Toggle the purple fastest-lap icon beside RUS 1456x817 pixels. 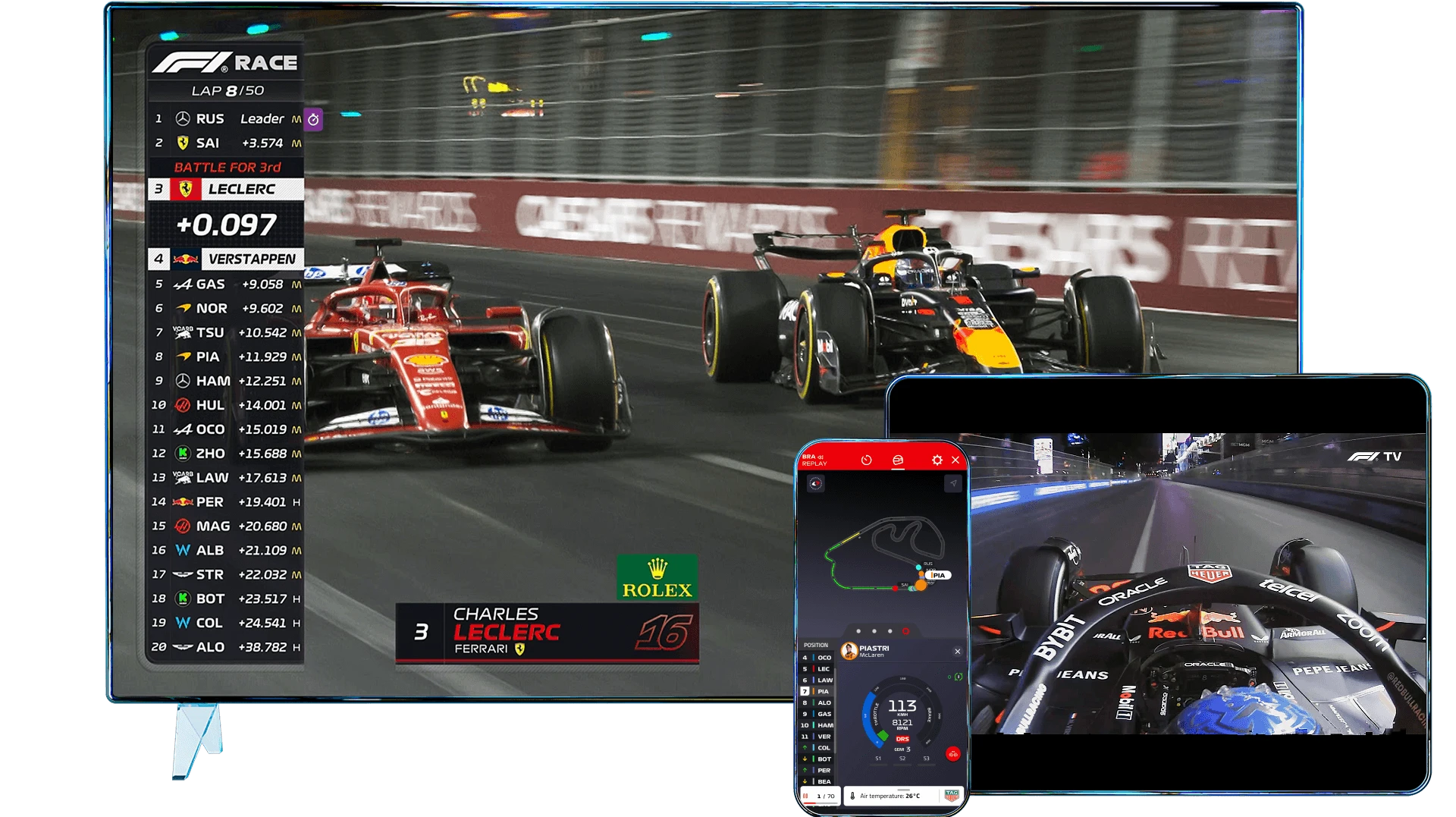tap(314, 119)
